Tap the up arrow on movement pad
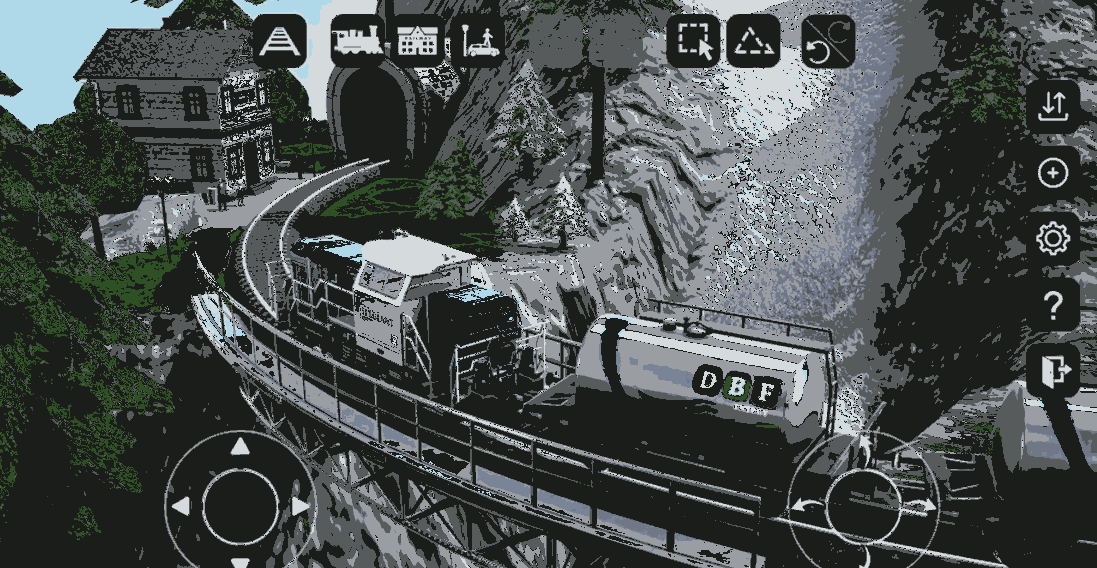The height and width of the screenshot is (568, 1097). click(240, 448)
